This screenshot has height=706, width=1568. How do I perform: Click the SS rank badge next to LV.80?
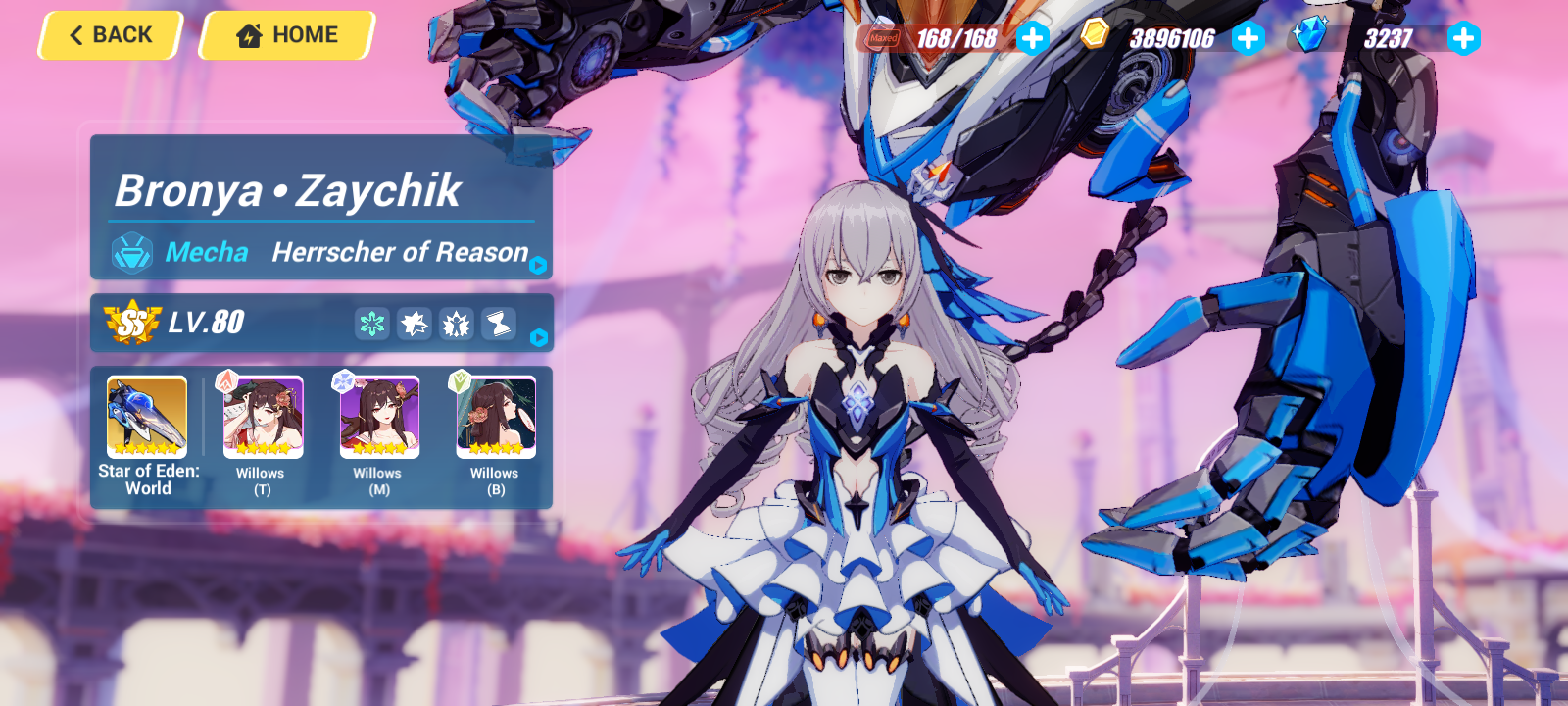pyautogui.click(x=132, y=324)
